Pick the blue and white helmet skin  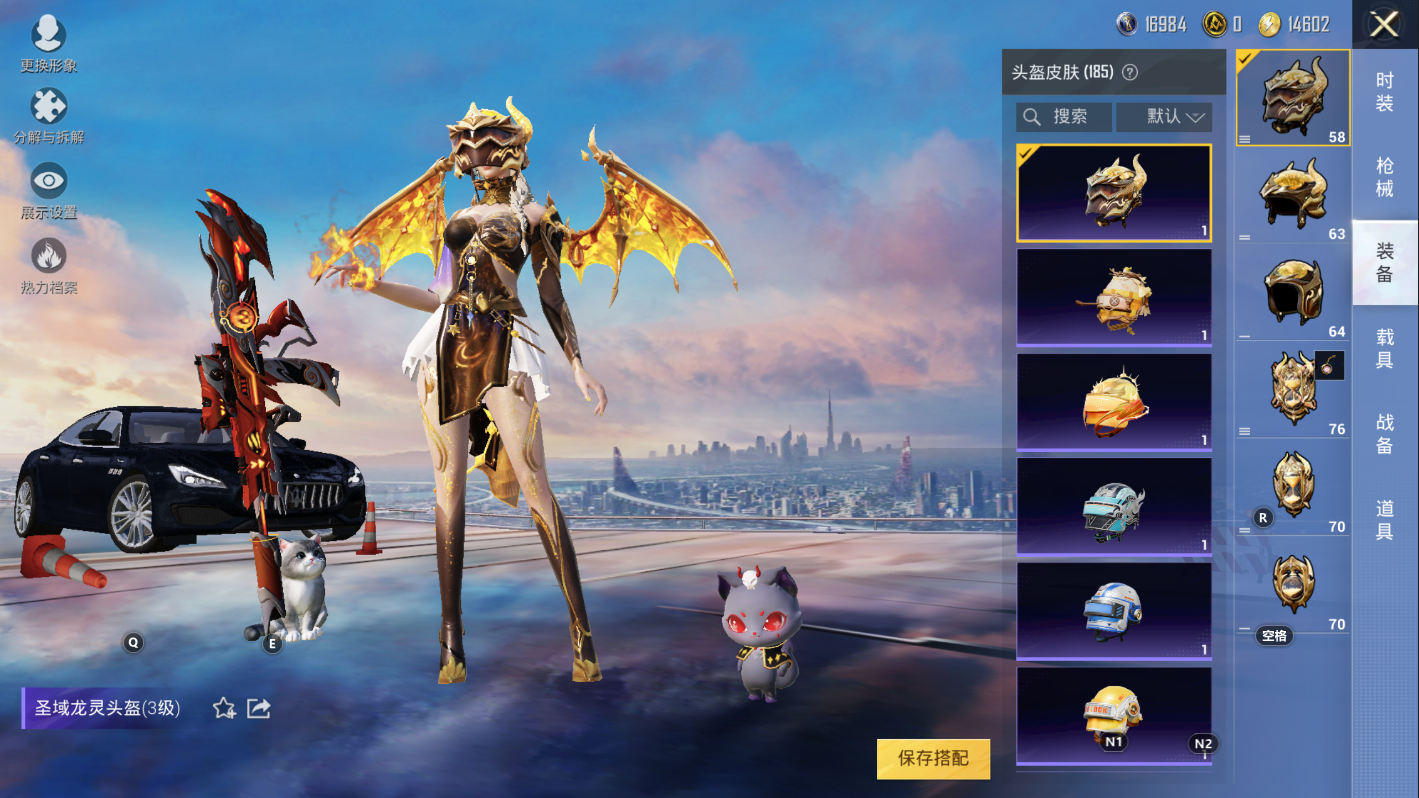click(x=1113, y=610)
